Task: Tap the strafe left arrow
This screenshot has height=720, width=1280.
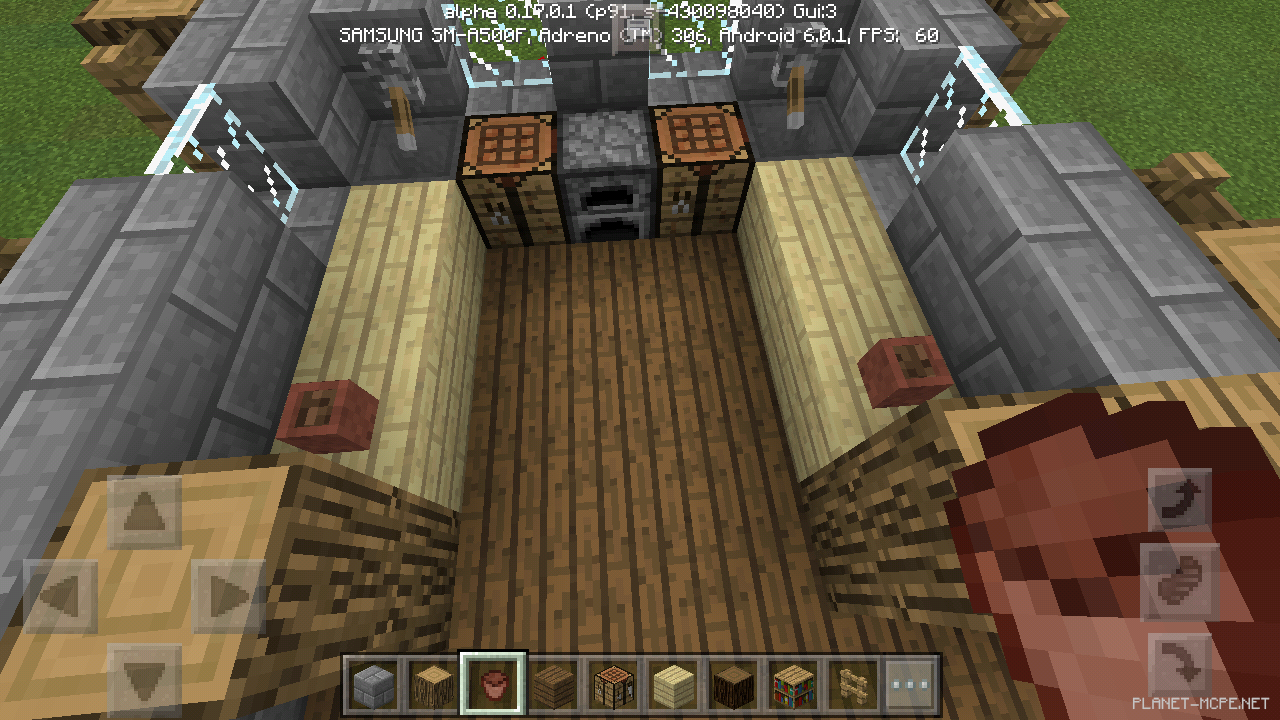Action: pos(60,598)
